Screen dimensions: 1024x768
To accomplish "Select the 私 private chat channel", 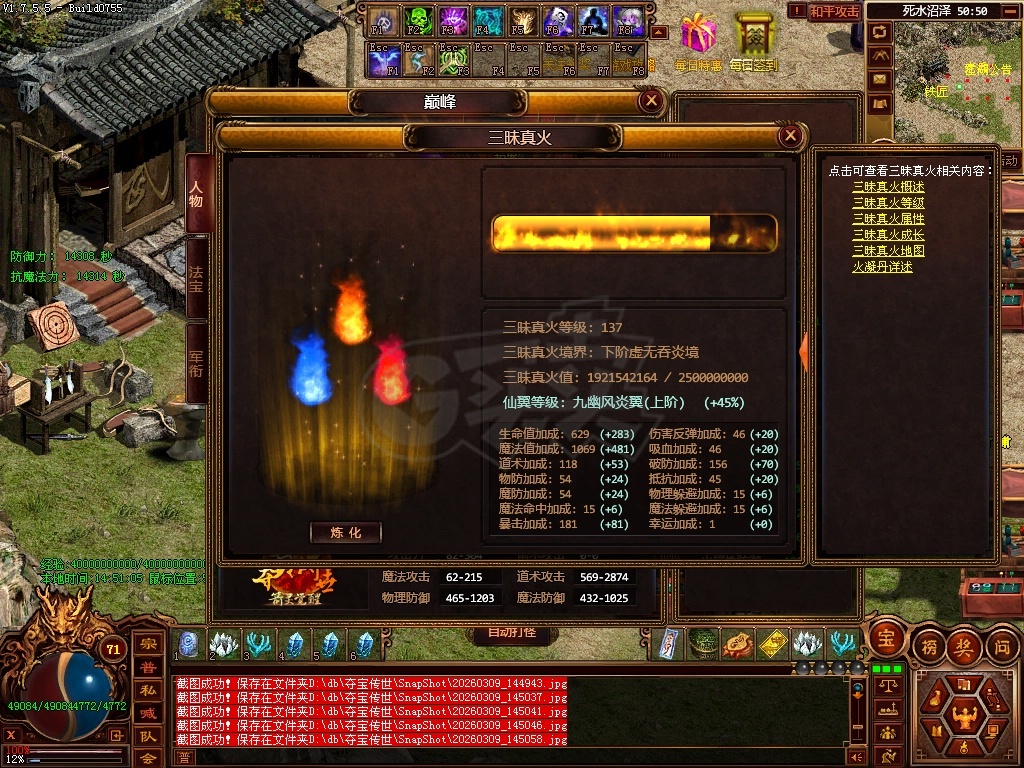I will point(147,688).
